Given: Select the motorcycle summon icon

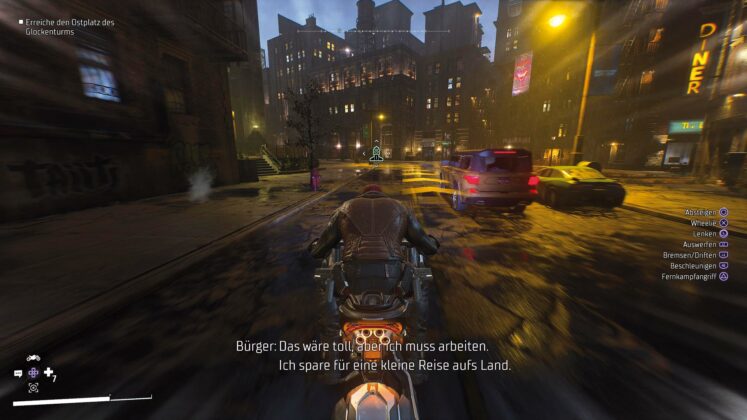Looking at the screenshot, I should (x=33, y=358).
